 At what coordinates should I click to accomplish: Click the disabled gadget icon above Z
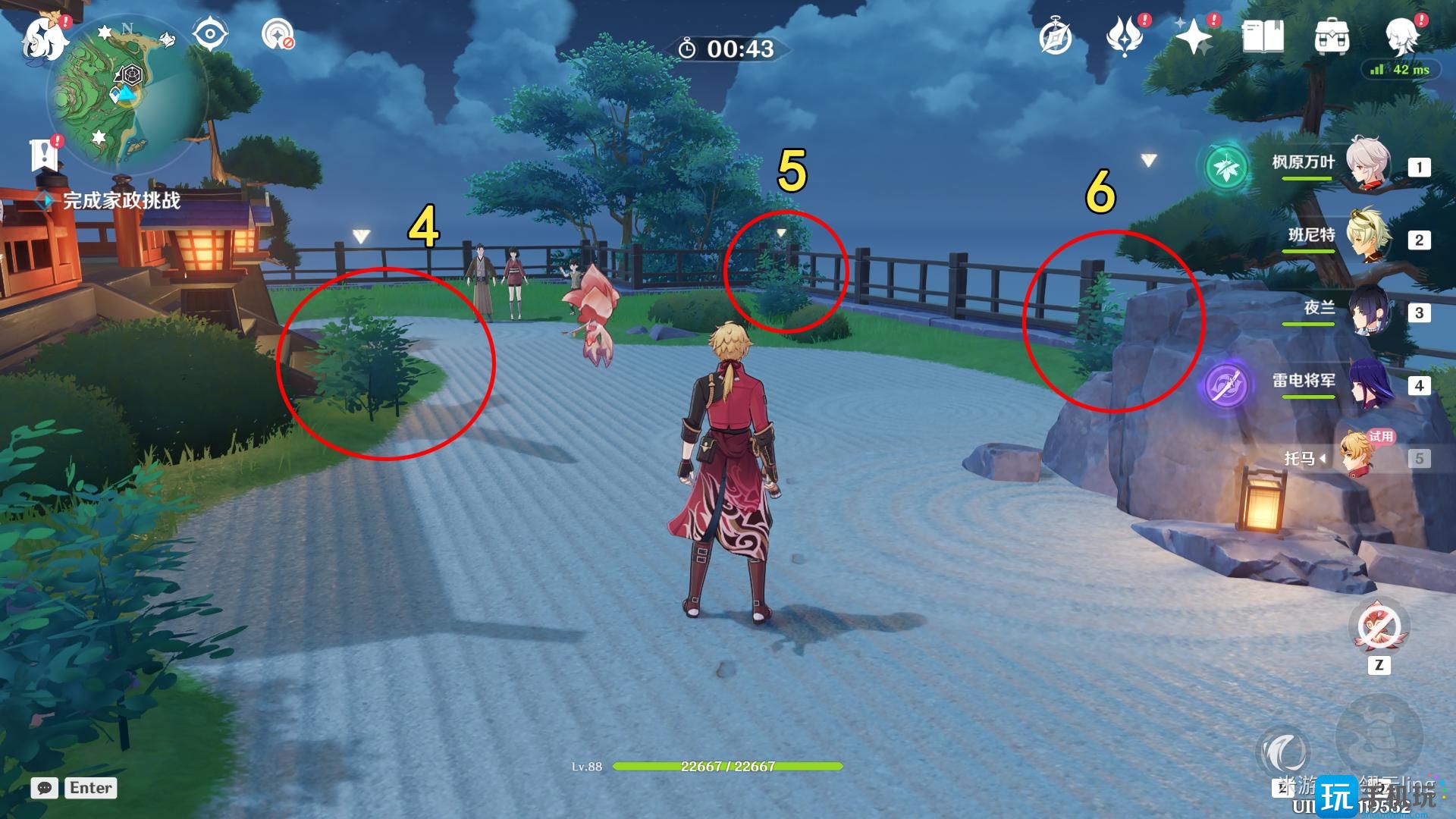click(x=1379, y=628)
